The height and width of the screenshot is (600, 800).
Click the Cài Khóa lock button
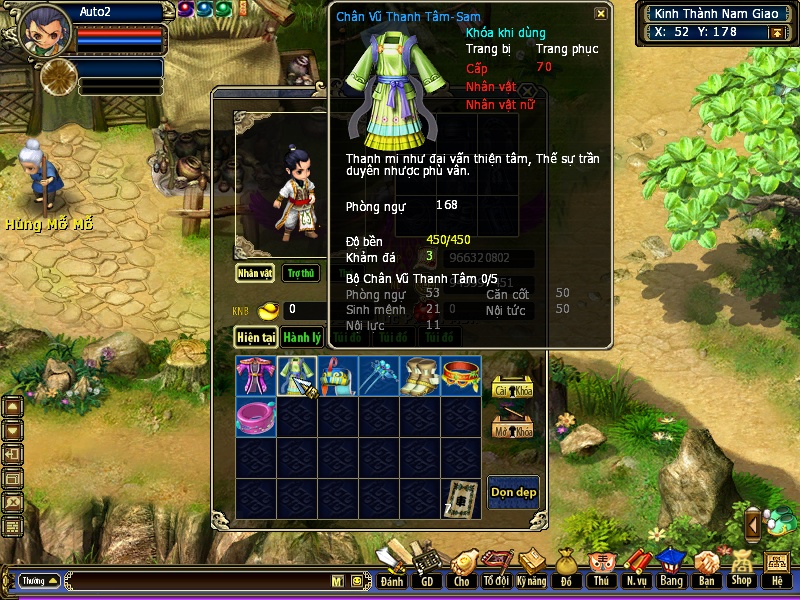click(513, 387)
